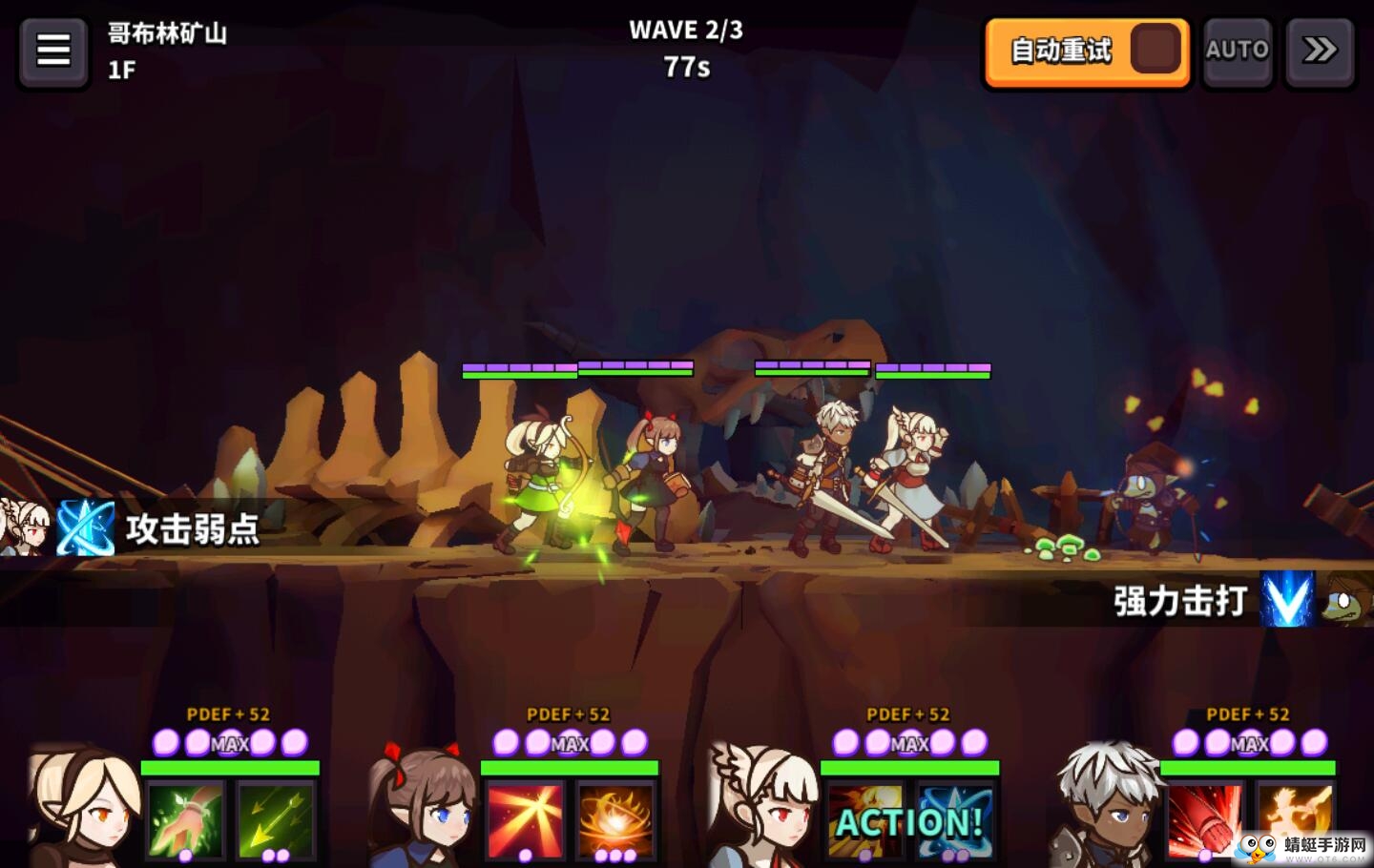The width and height of the screenshot is (1374, 868).
Task: Select the swordsman's summon beast skill
Action: click(x=1295, y=822)
